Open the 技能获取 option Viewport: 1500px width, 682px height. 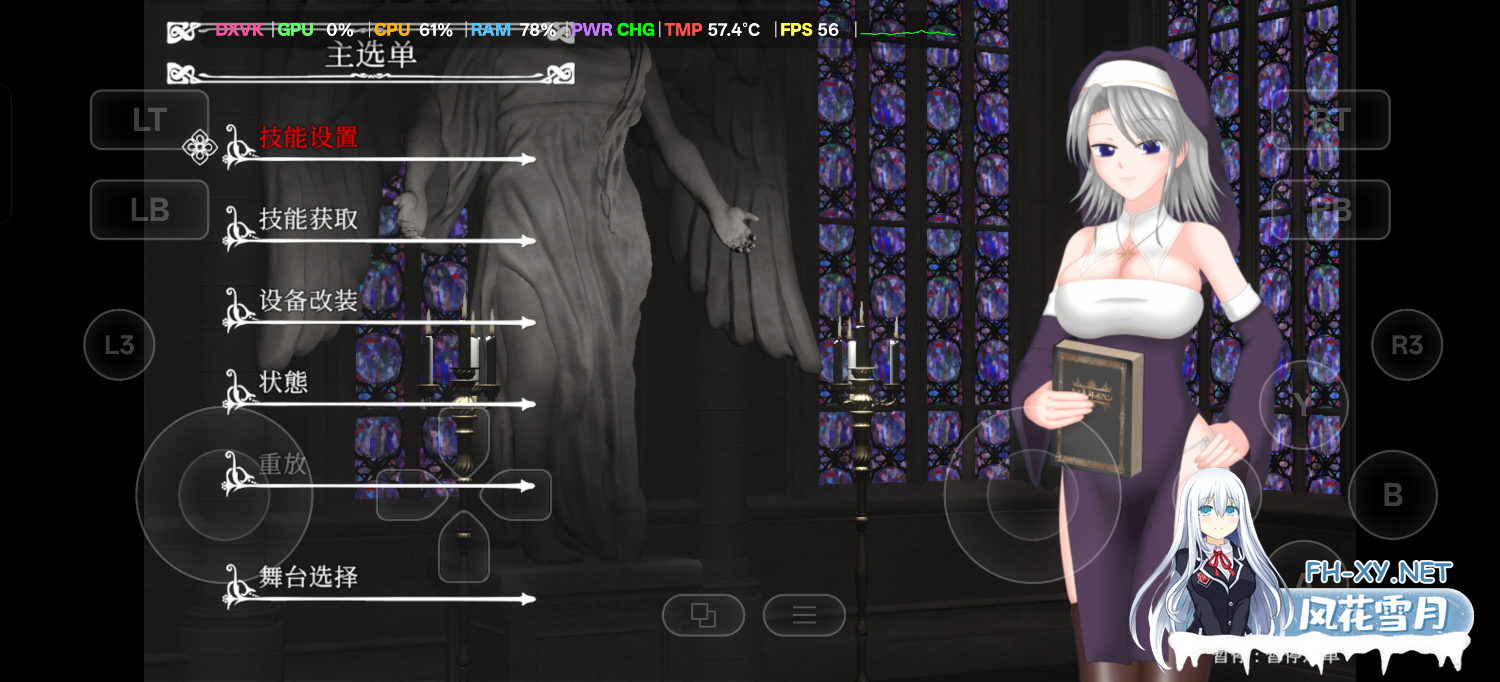pyautogui.click(x=308, y=220)
